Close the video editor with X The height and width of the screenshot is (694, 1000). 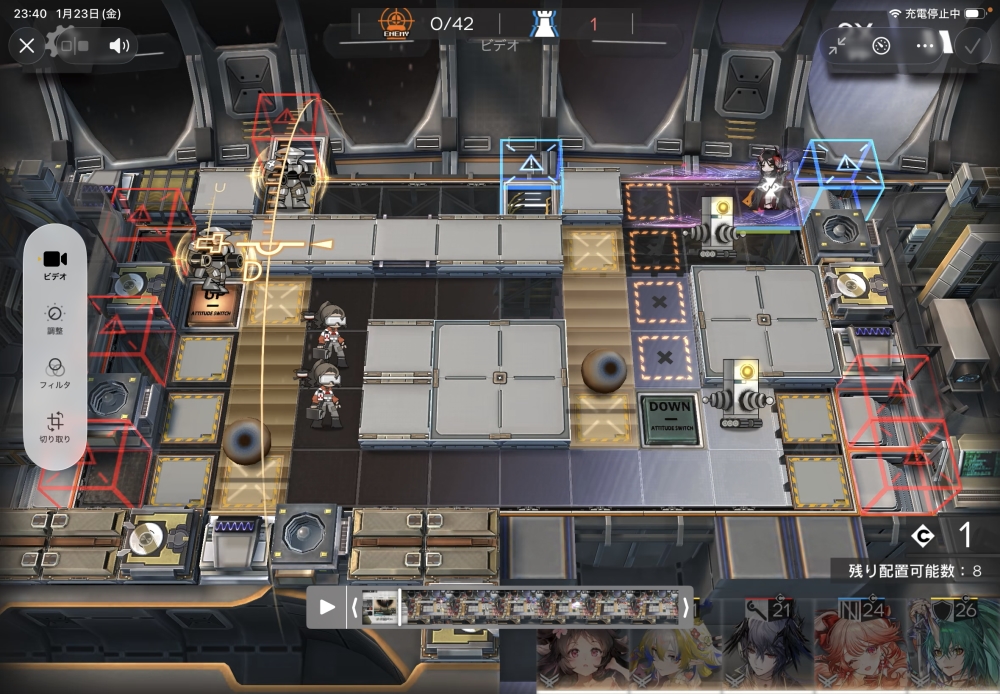[27, 45]
